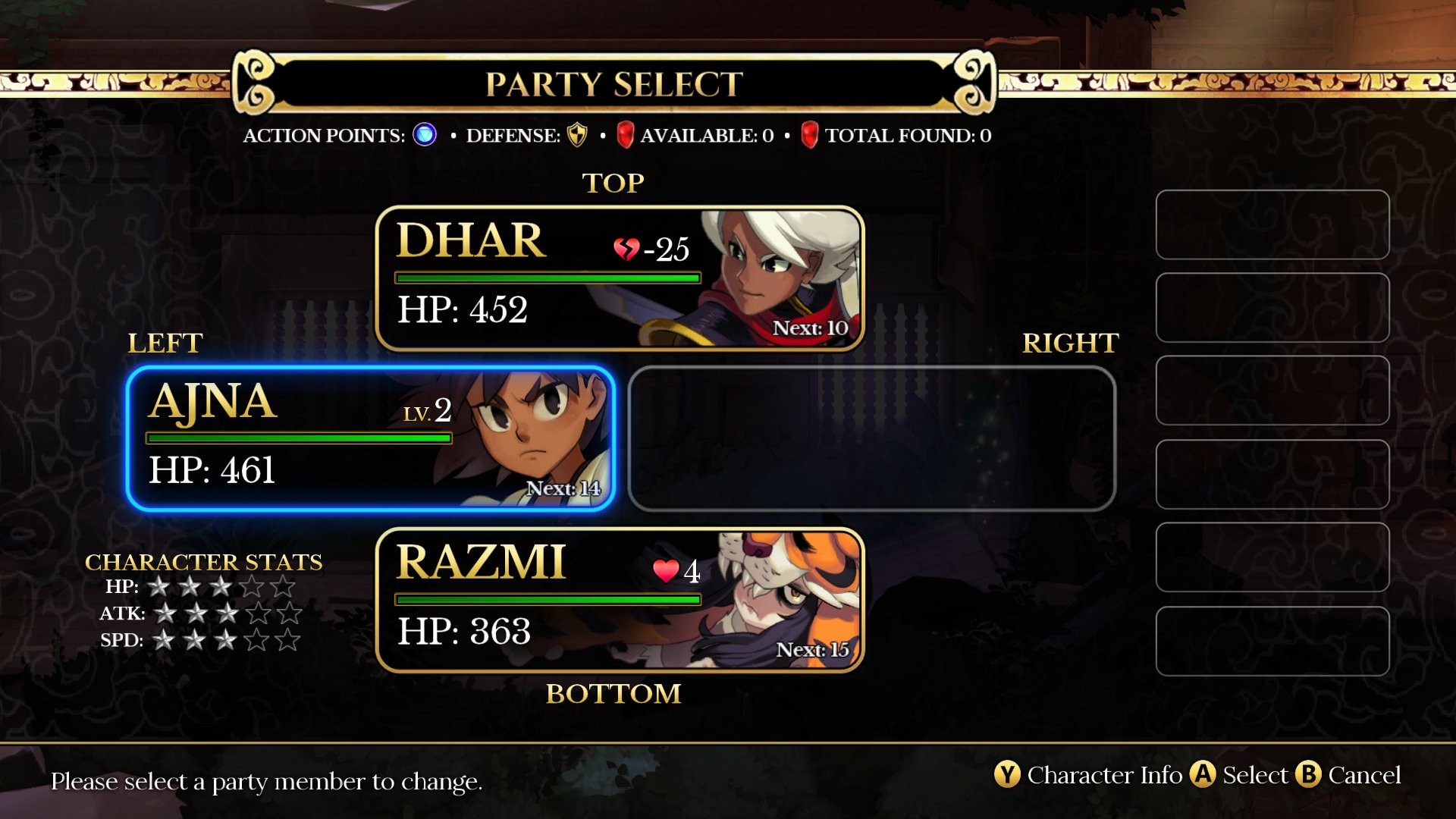Select the empty right party slot

tap(871, 438)
